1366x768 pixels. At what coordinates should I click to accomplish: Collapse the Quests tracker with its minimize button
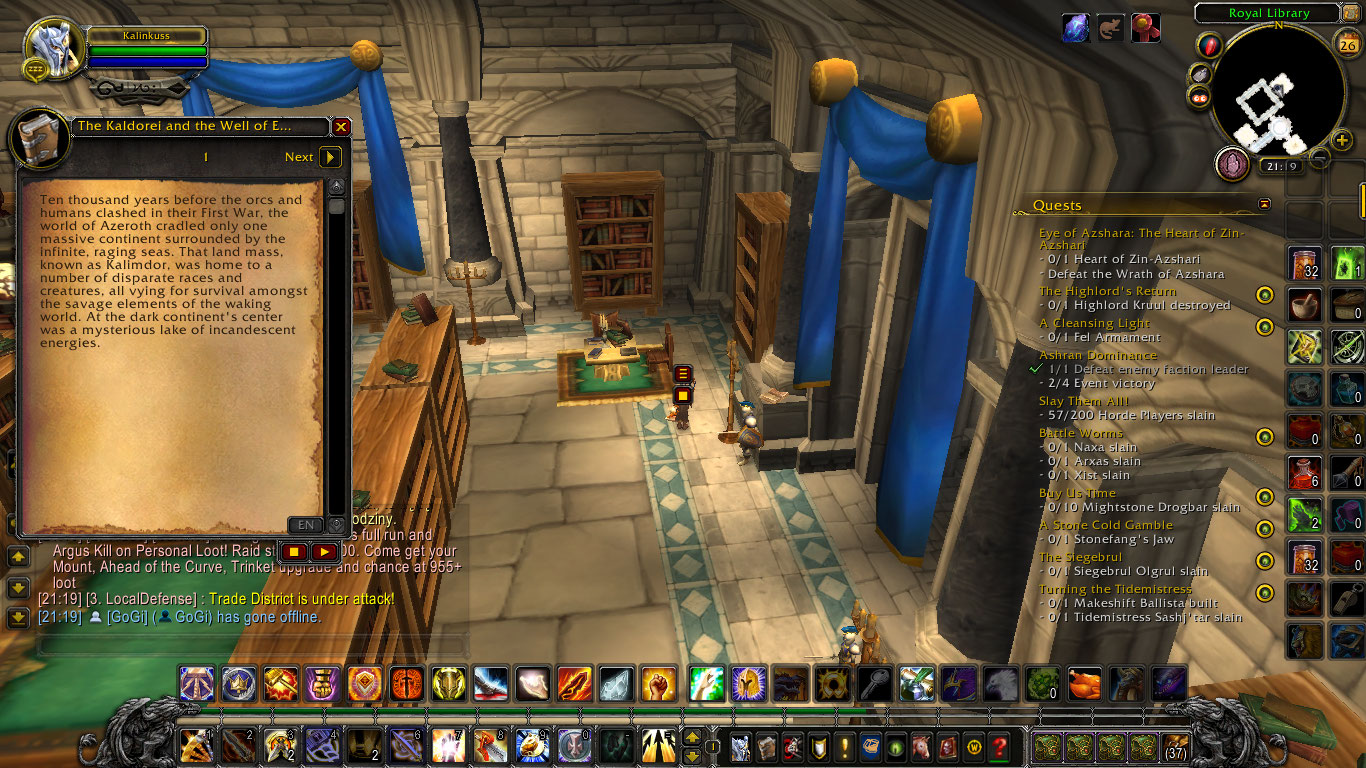click(x=1264, y=203)
